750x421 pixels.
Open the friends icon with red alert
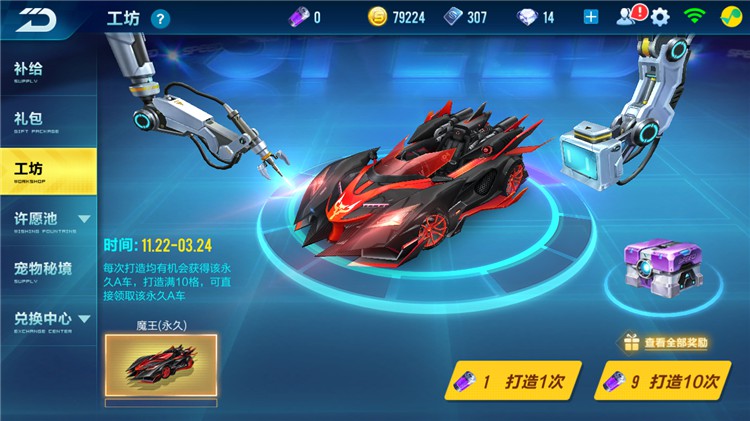pos(629,17)
